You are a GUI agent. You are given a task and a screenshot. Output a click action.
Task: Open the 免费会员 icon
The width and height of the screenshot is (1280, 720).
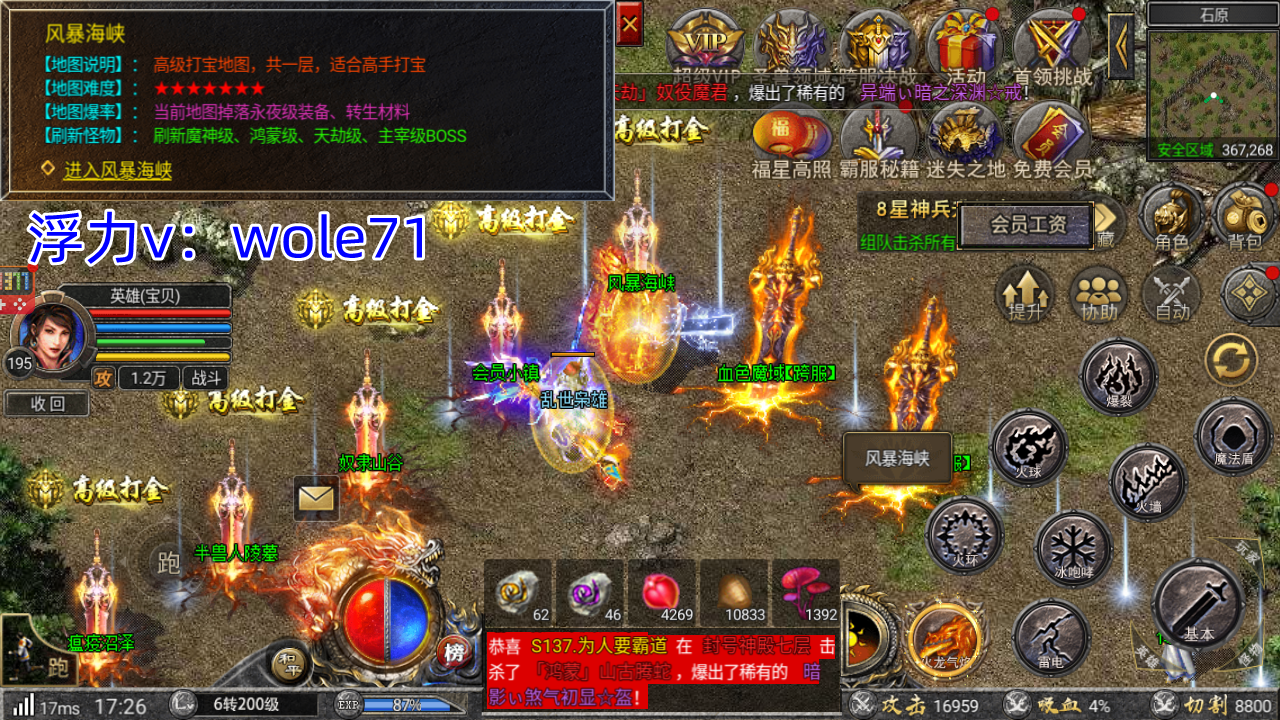(x=1051, y=140)
